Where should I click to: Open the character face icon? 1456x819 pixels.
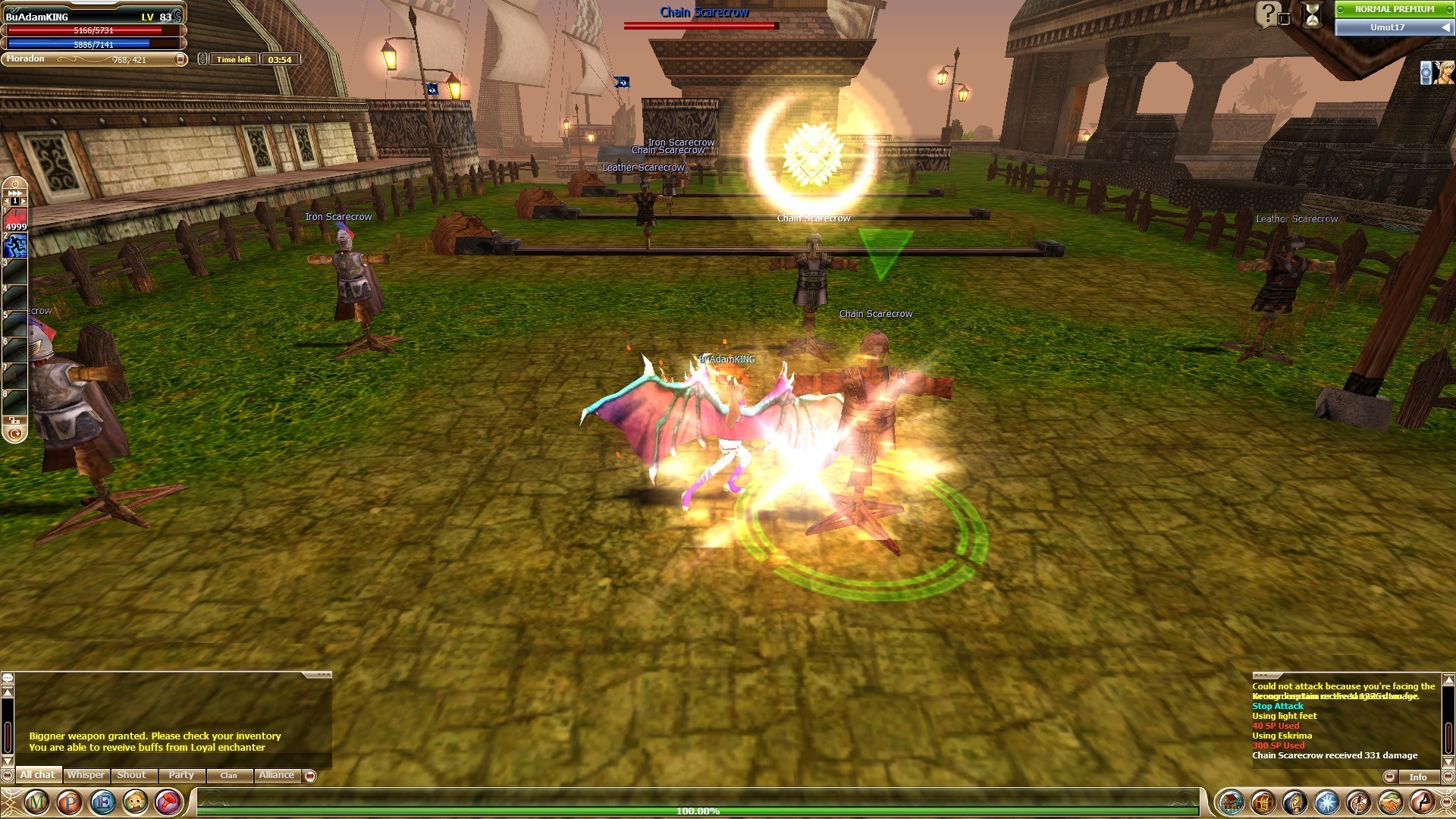(x=136, y=802)
